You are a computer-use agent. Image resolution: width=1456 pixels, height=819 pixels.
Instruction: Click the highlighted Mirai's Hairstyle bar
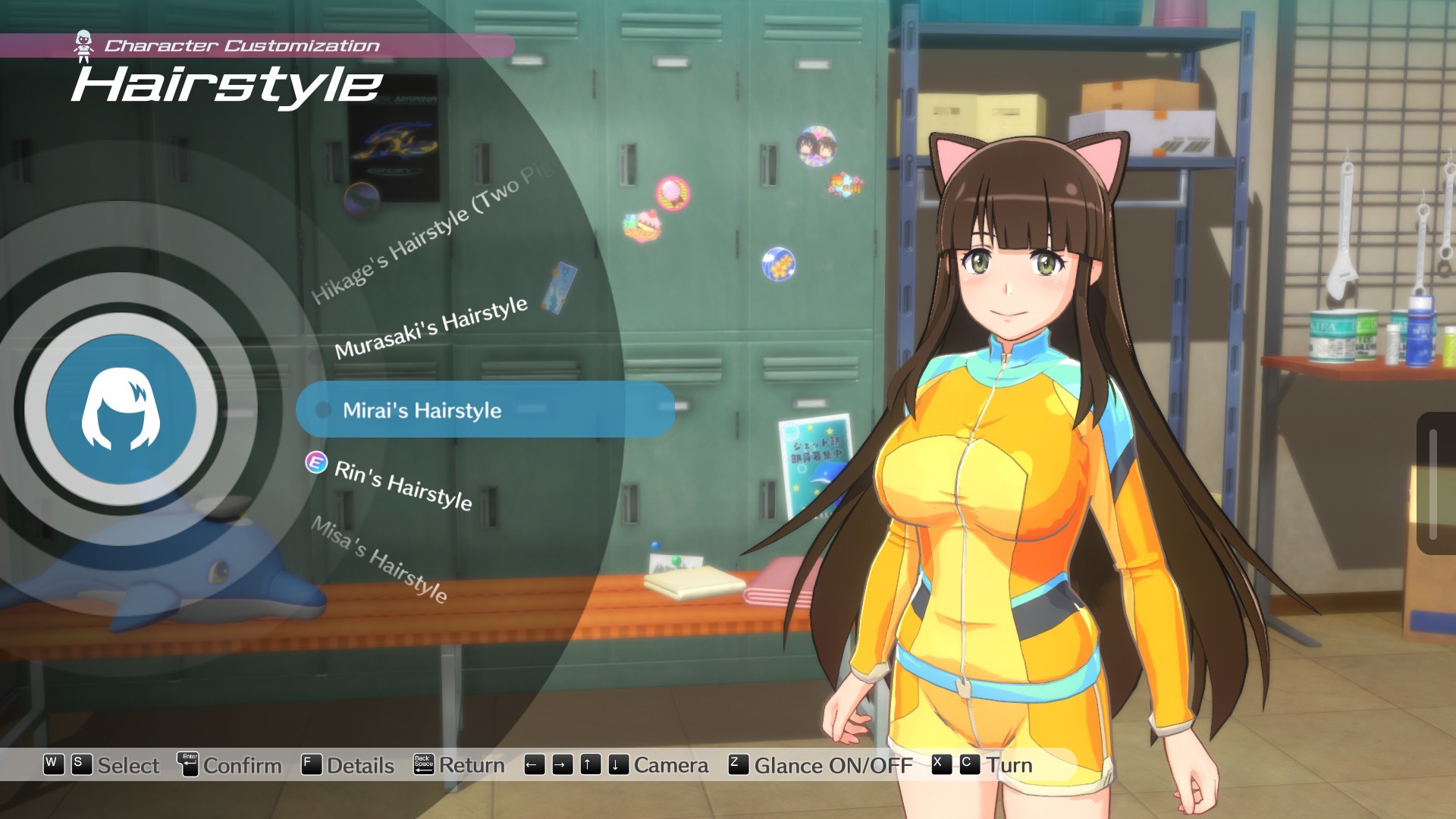coord(485,410)
